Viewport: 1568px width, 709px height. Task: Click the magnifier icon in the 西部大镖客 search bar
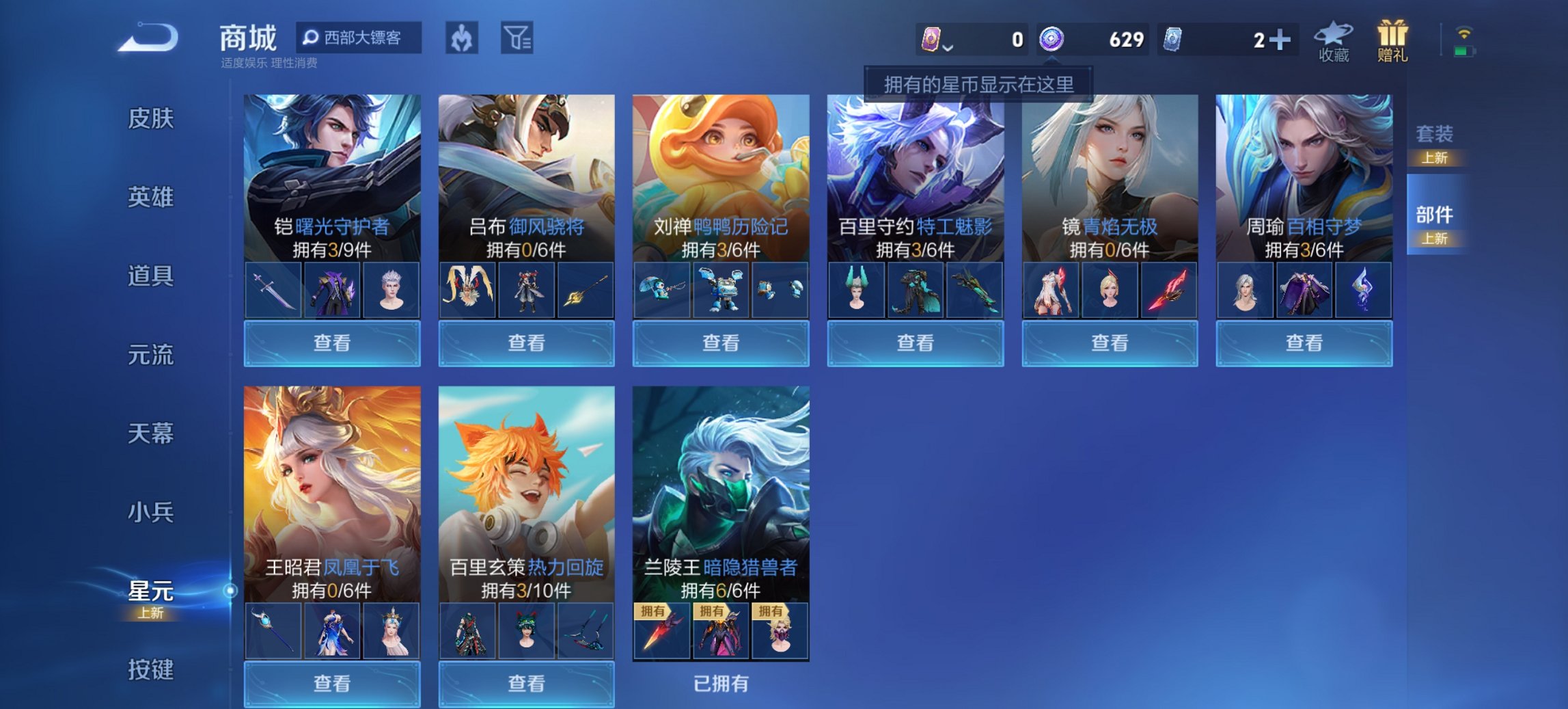312,38
